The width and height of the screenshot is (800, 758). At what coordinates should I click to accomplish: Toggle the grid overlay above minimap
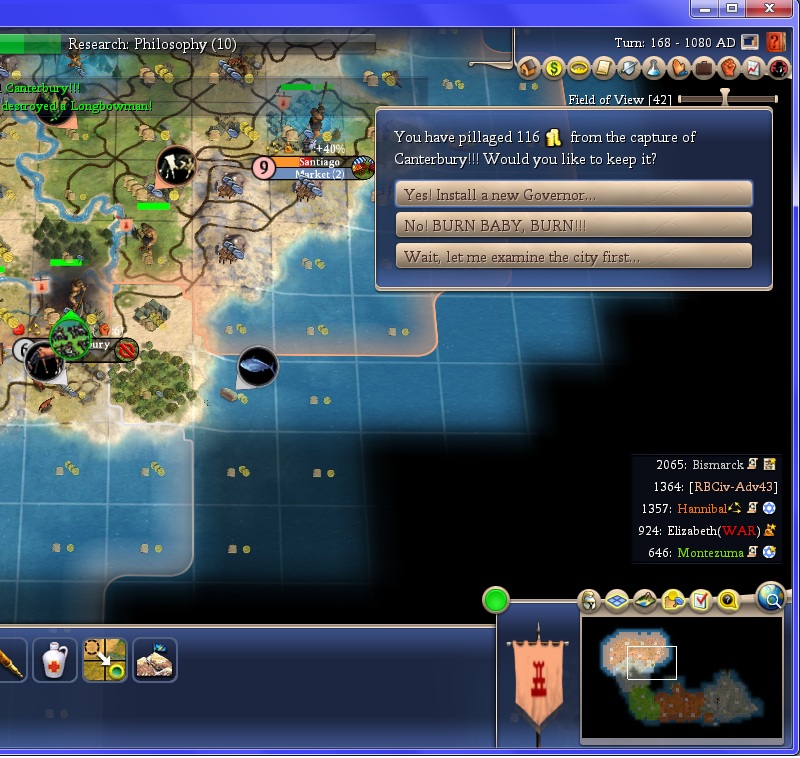(x=616, y=600)
